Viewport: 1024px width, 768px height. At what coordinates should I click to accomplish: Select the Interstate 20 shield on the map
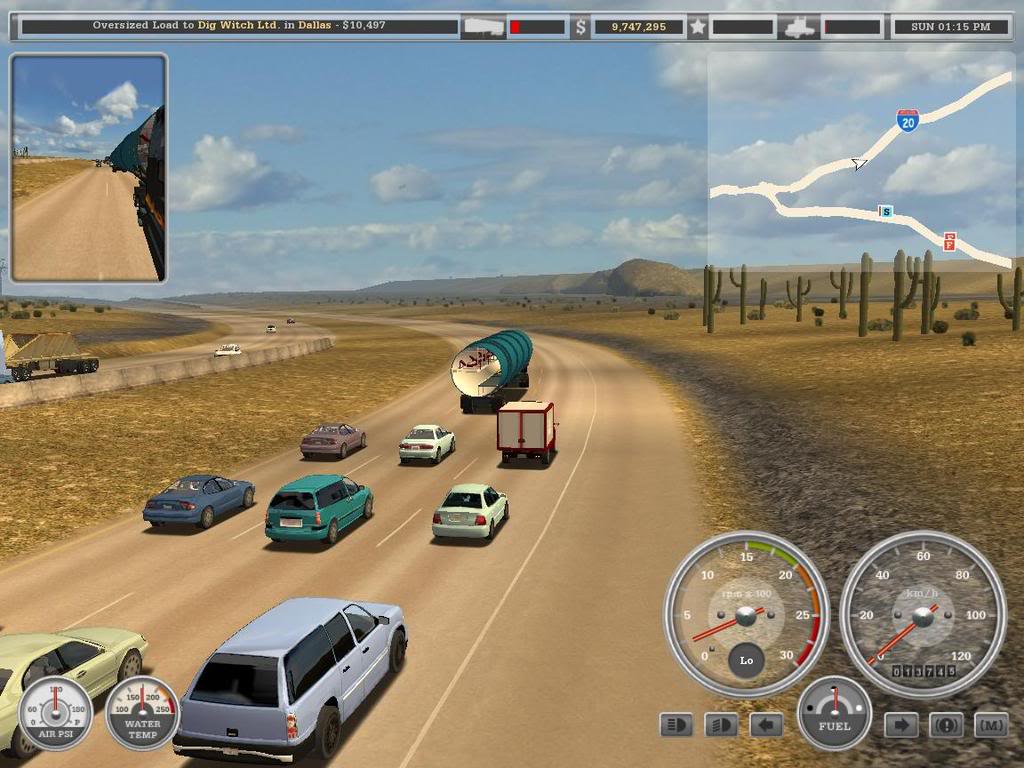pos(907,122)
